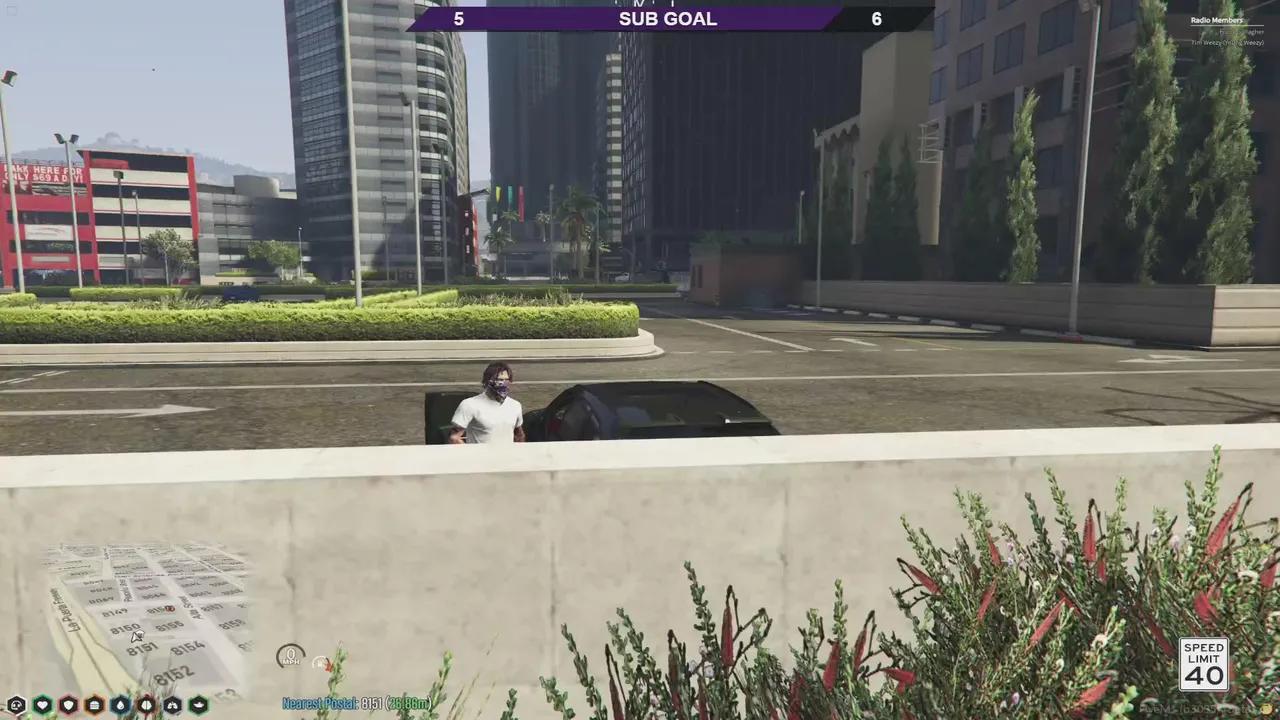
Task: Click the thirst water drop icon
Action: coord(119,705)
